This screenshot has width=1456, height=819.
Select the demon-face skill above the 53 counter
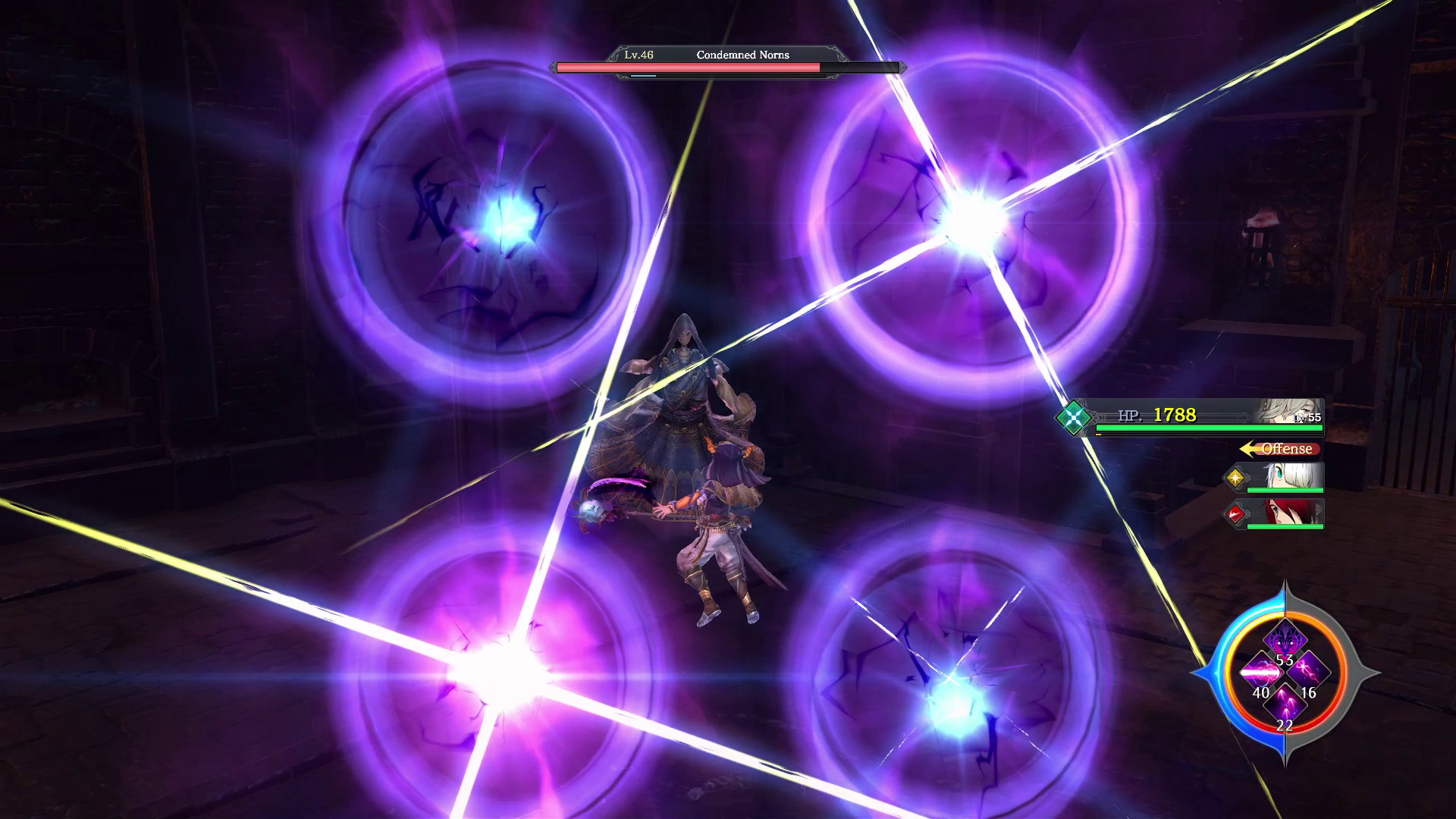[x=1285, y=639]
